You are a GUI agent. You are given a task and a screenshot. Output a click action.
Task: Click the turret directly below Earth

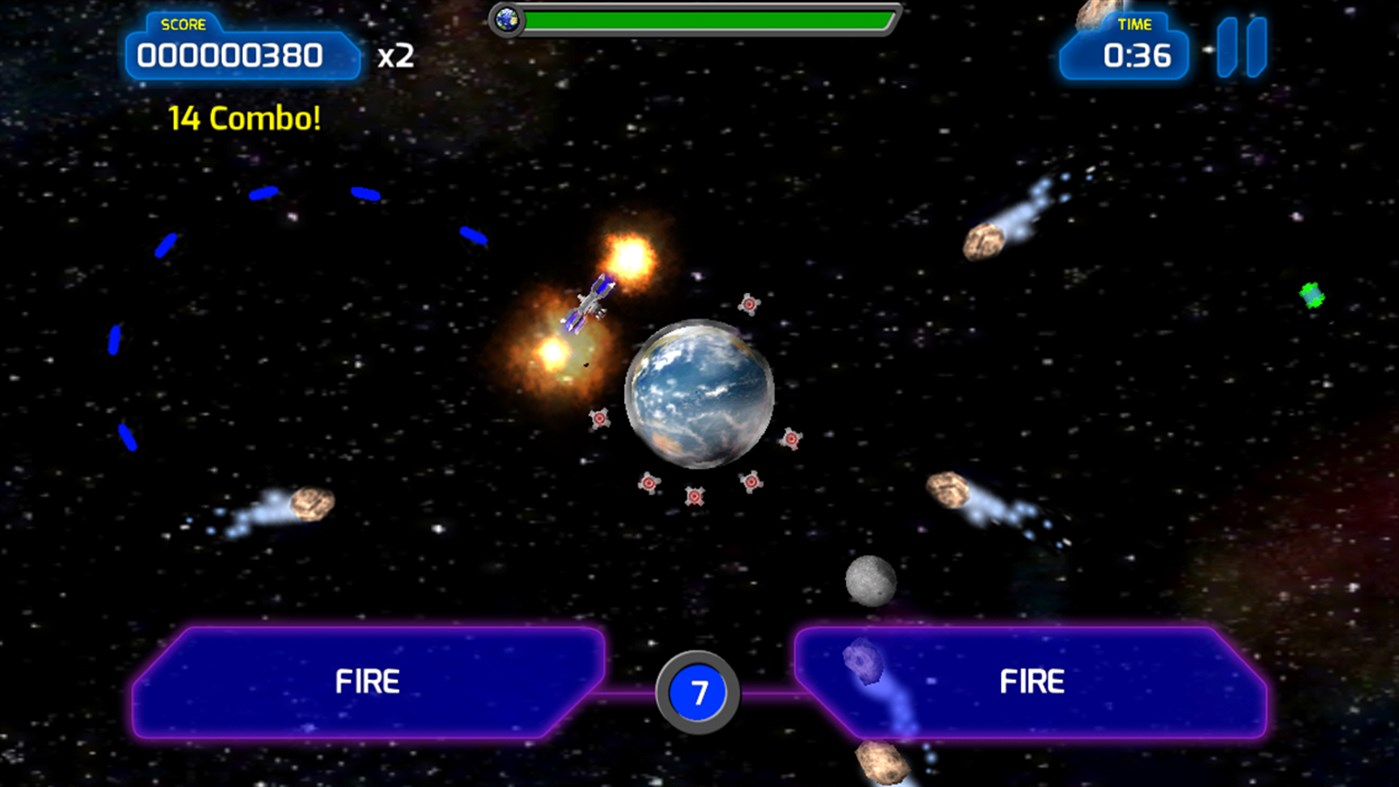pyautogui.click(x=695, y=493)
